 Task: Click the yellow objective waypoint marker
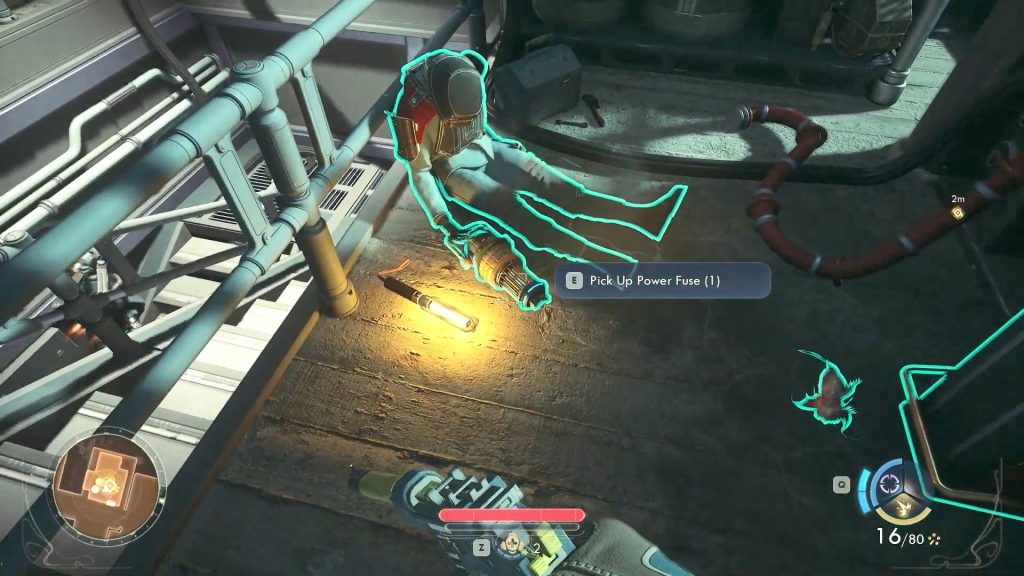(958, 213)
